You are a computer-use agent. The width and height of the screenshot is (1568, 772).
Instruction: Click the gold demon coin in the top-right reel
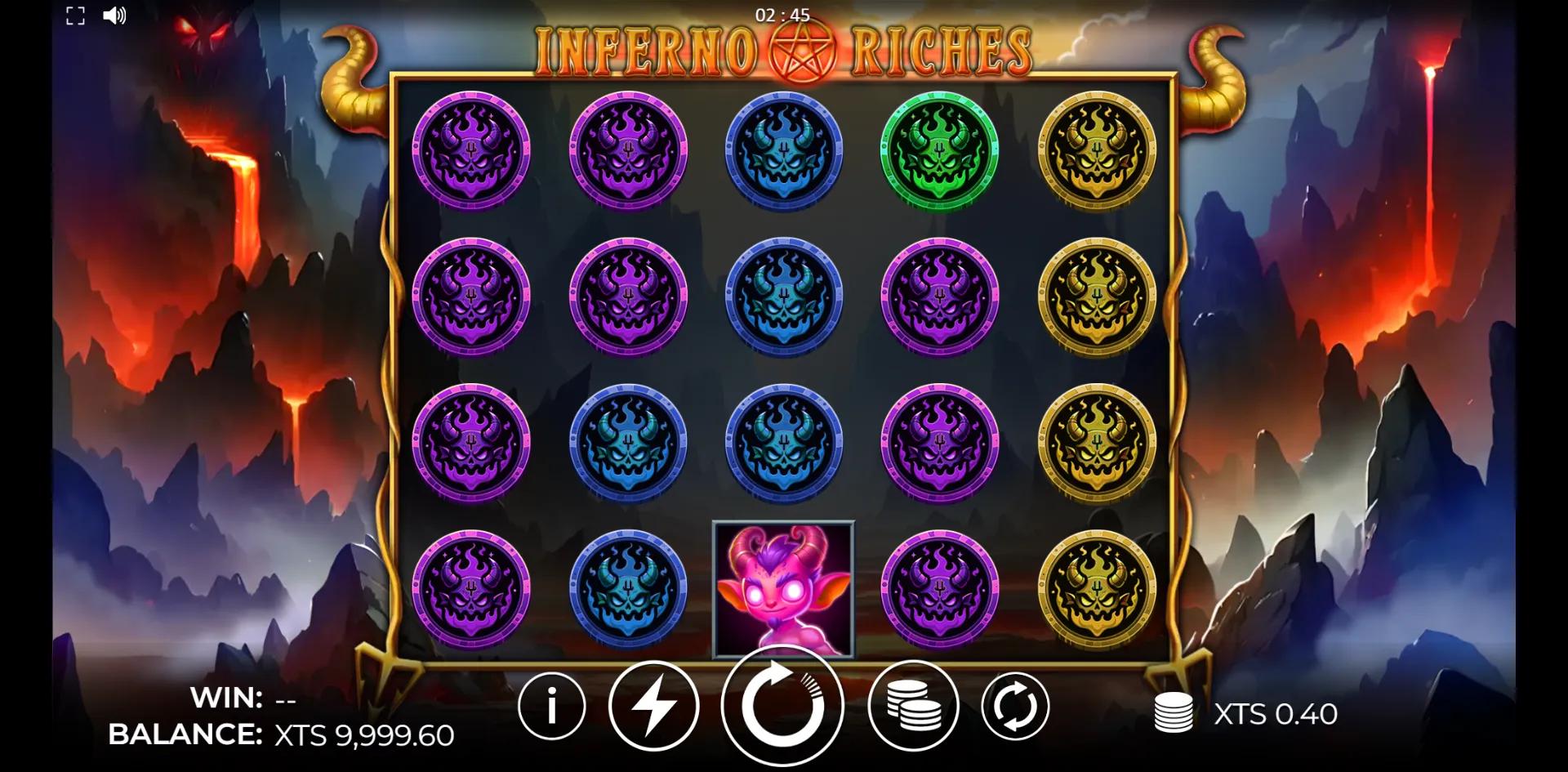coord(1098,151)
